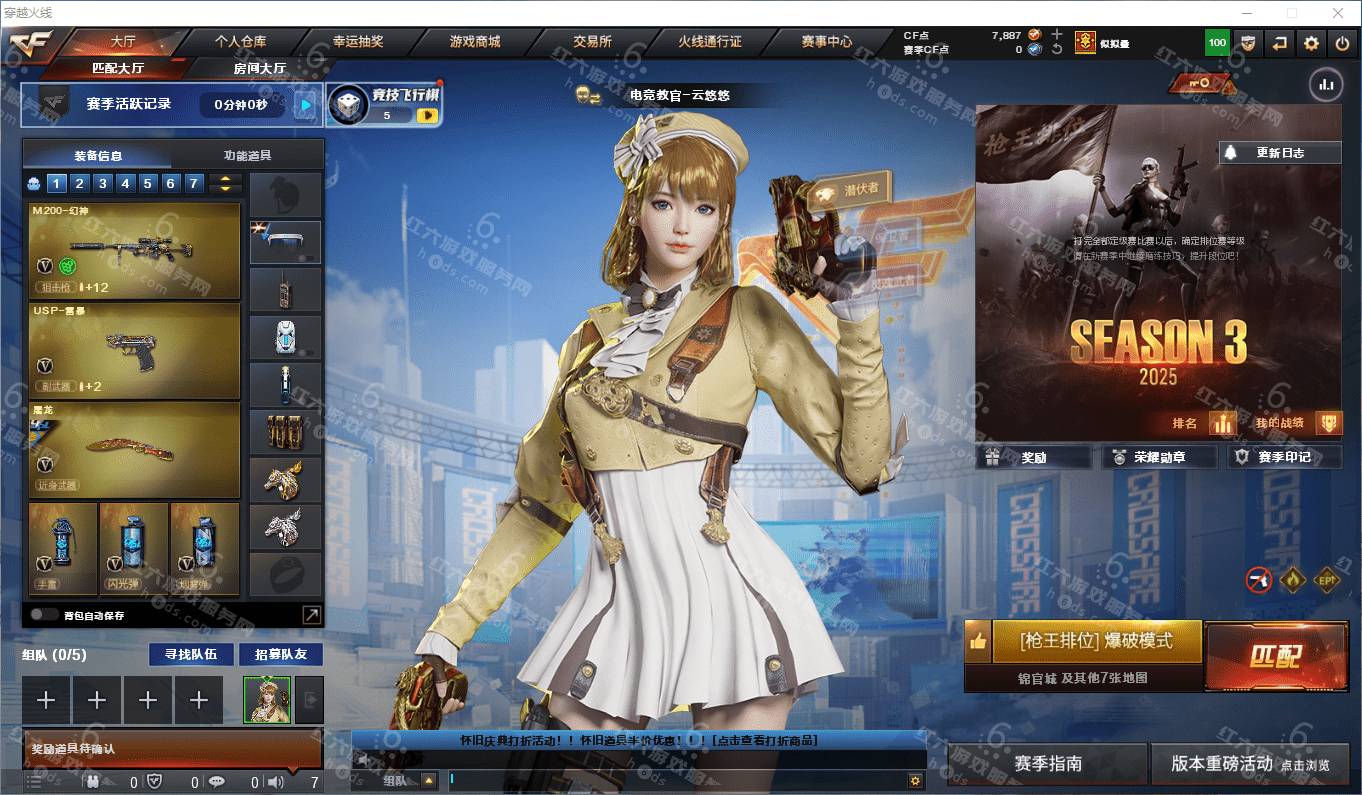Close the game window
Viewport: 1362px width, 795px height.
1338,13
